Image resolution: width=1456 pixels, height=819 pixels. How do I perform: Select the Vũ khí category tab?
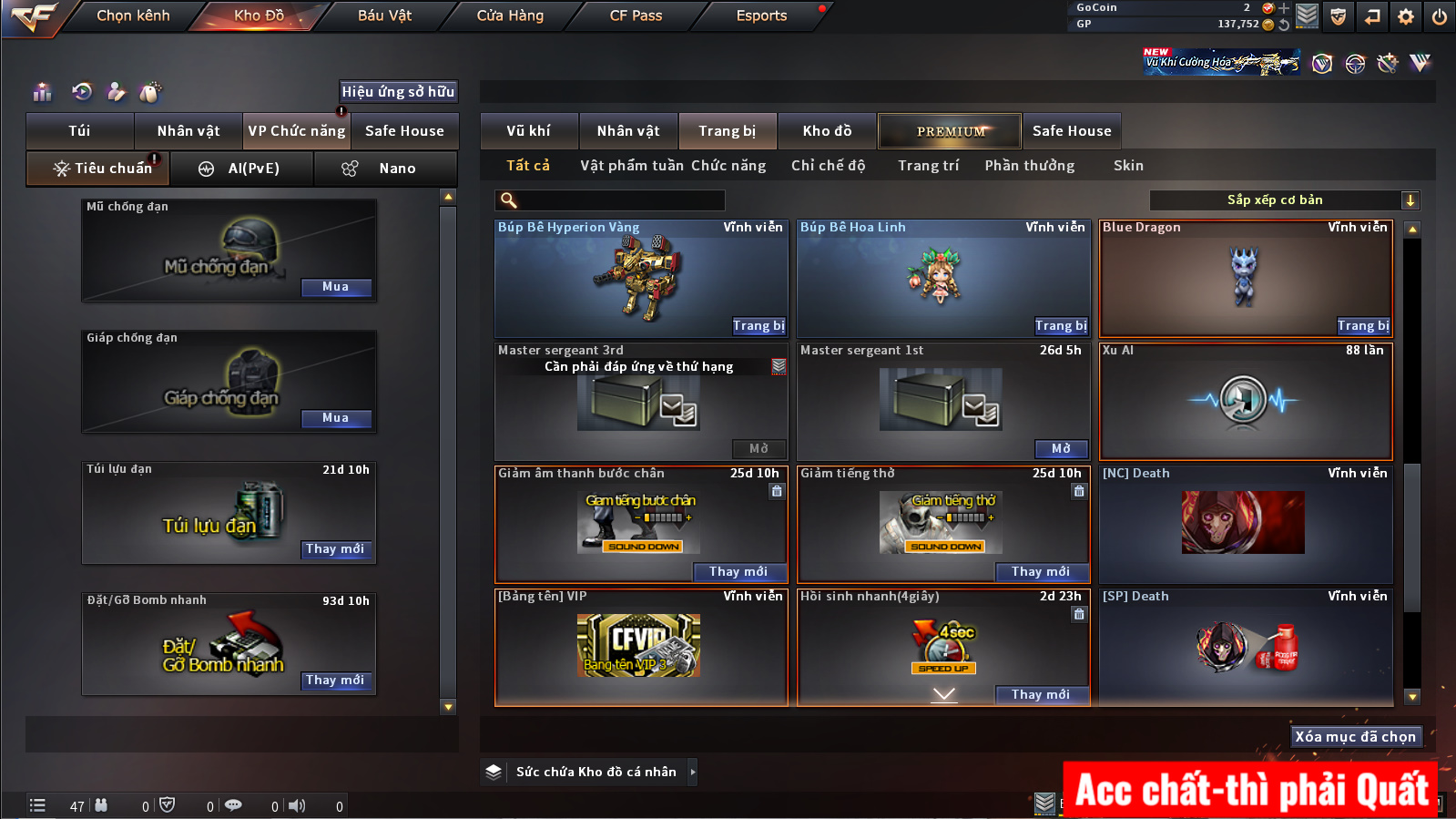(528, 131)
